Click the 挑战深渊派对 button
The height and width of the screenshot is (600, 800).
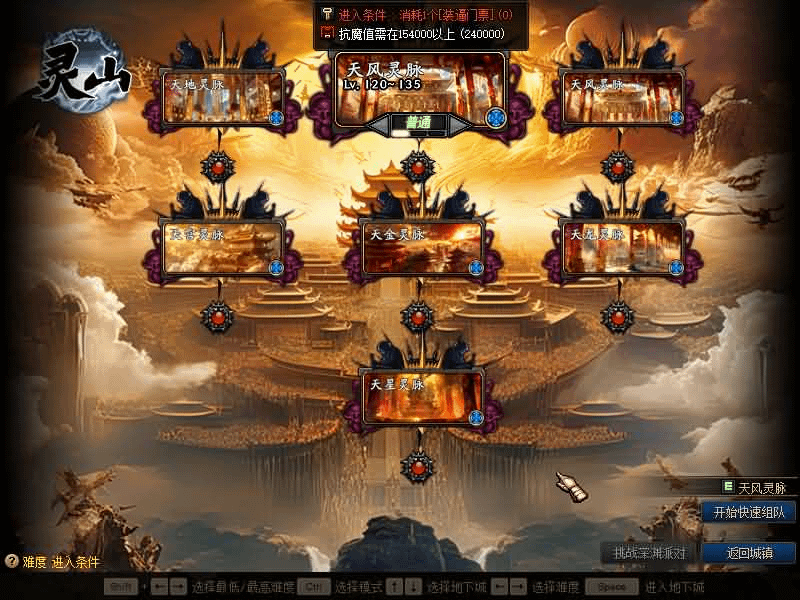(648, 553)
